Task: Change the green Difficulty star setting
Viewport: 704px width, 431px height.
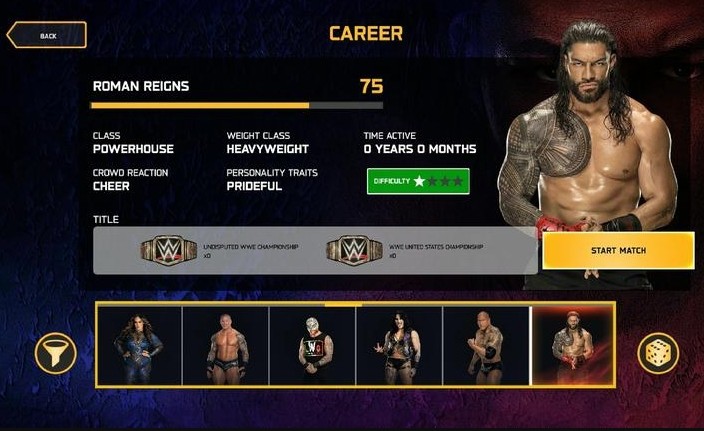Action: coord(418,181)
